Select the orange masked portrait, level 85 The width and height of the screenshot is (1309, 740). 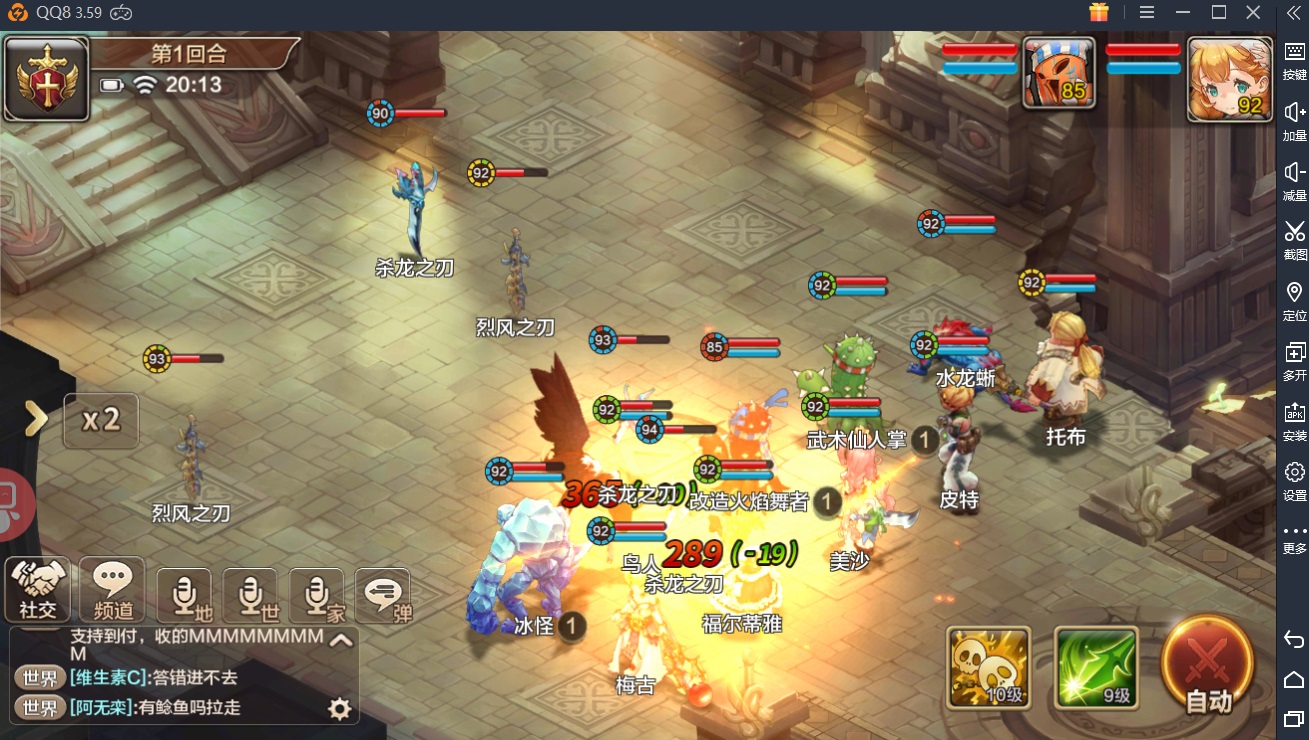tap(1058, 72)
